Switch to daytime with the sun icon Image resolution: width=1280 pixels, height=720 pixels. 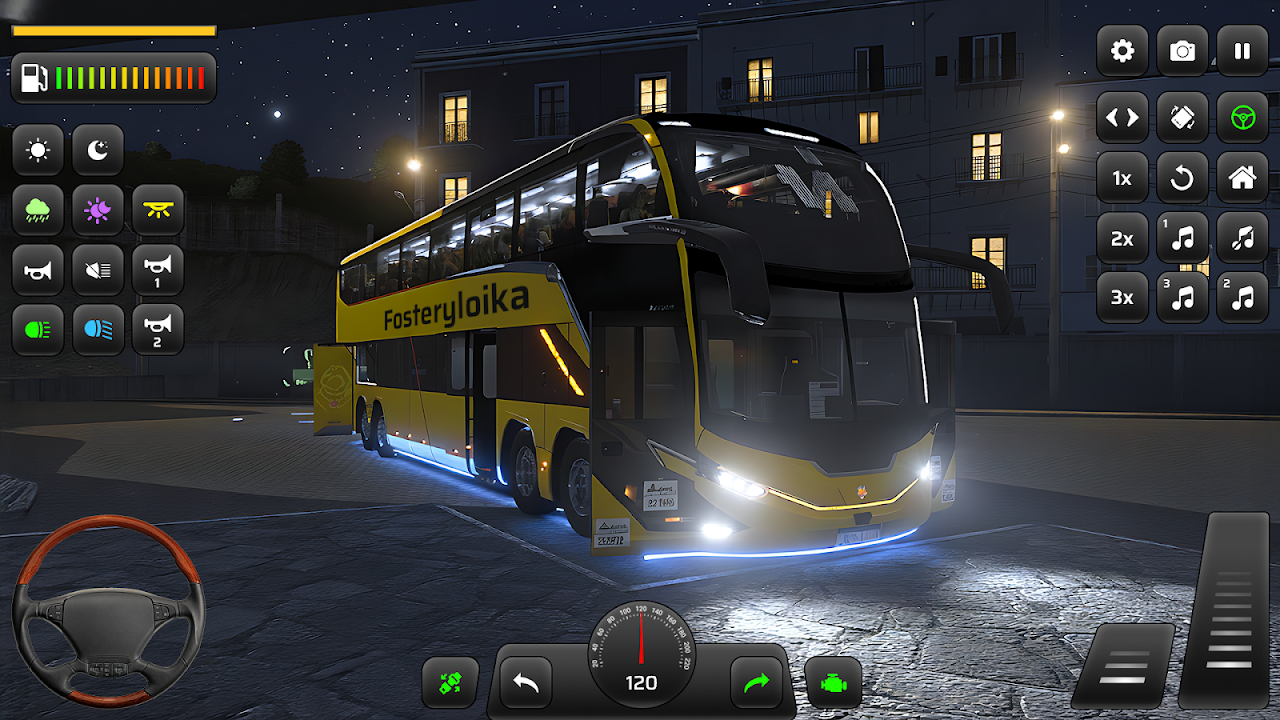point(38,151)
